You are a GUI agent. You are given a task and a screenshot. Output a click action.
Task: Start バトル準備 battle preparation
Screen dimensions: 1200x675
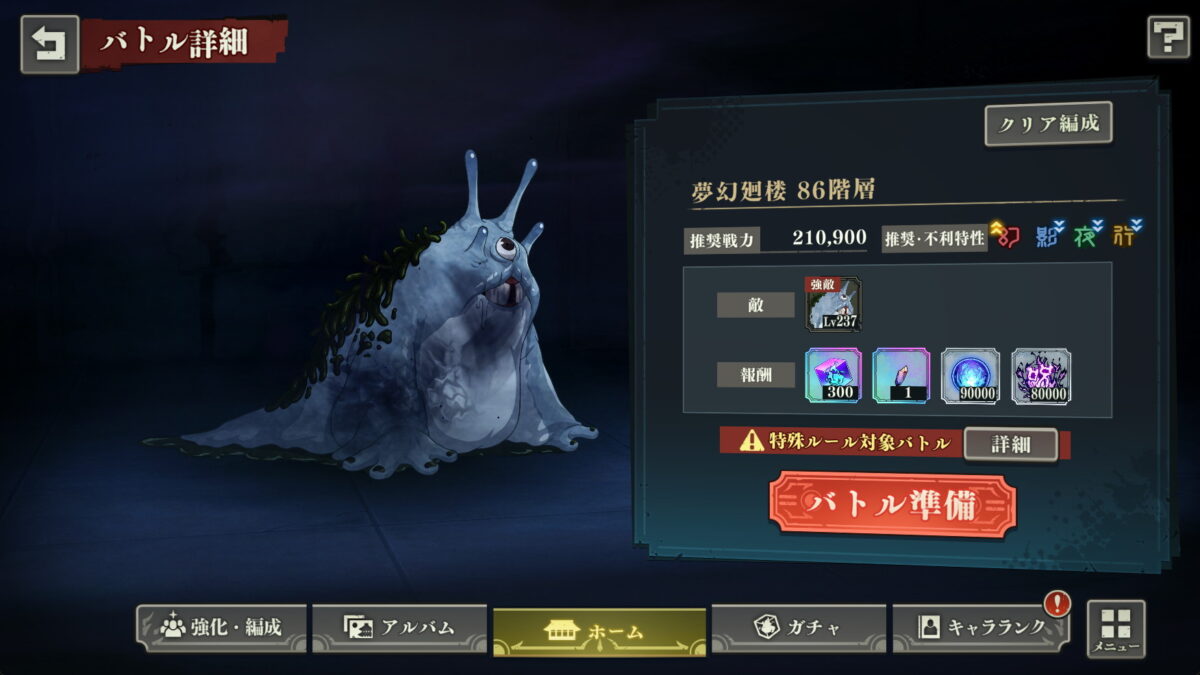pos(892,505)
